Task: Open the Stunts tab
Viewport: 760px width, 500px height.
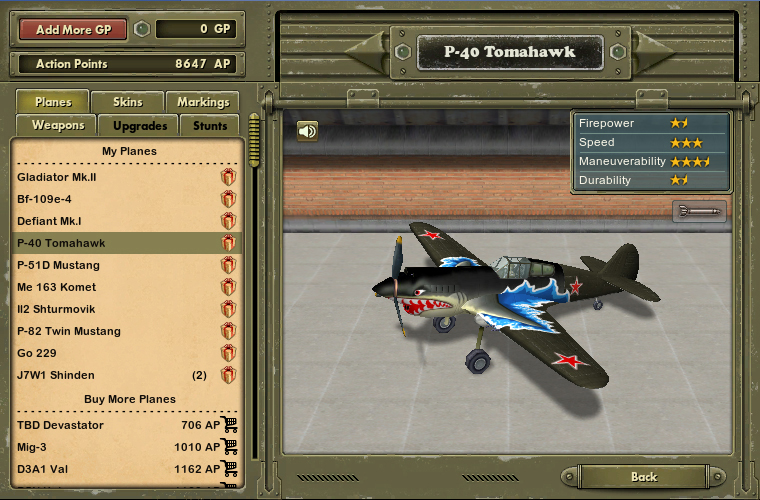Action: pyautogui.click(x=210, y=125)
